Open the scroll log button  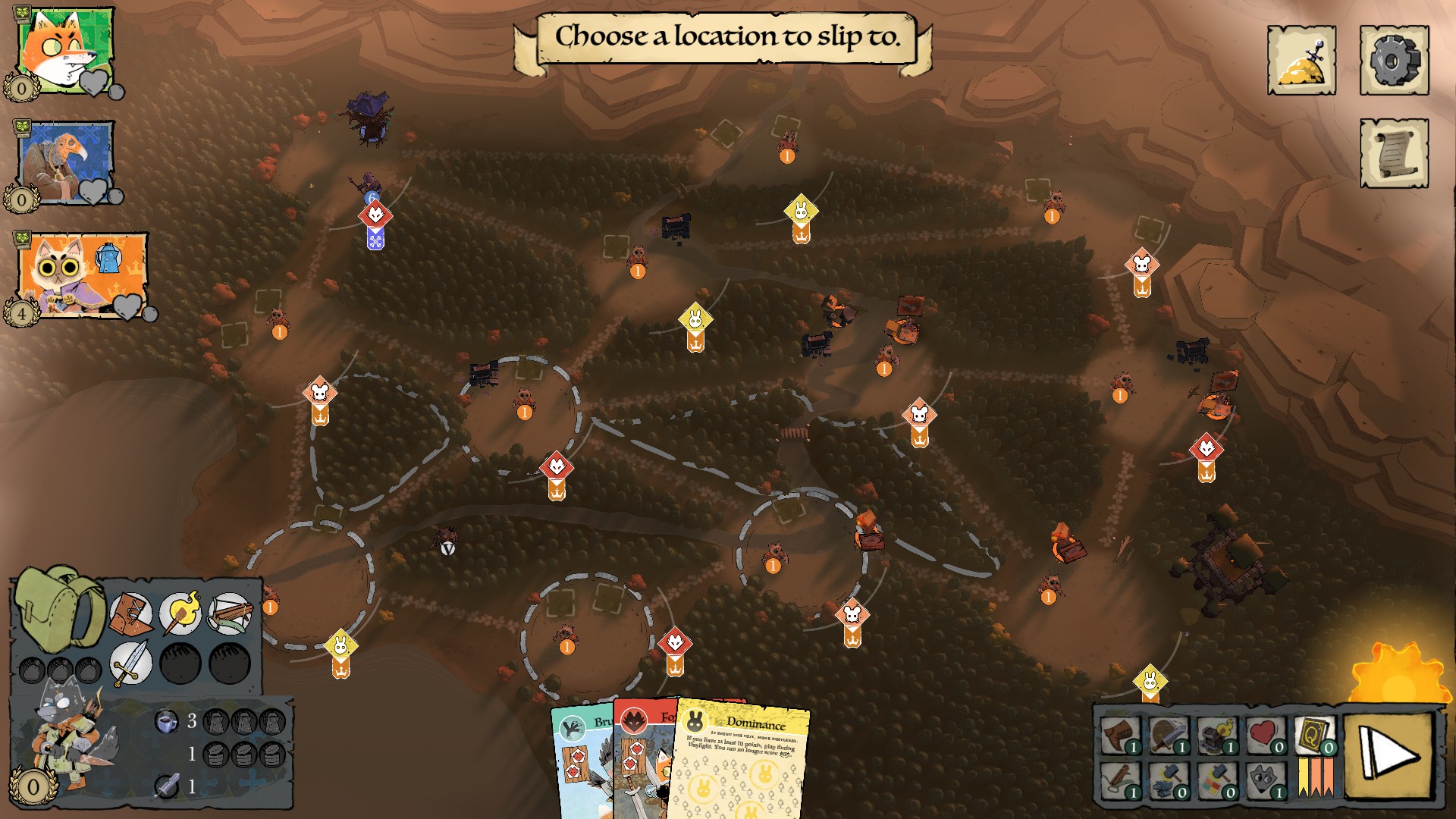[x=1394, y=153]
